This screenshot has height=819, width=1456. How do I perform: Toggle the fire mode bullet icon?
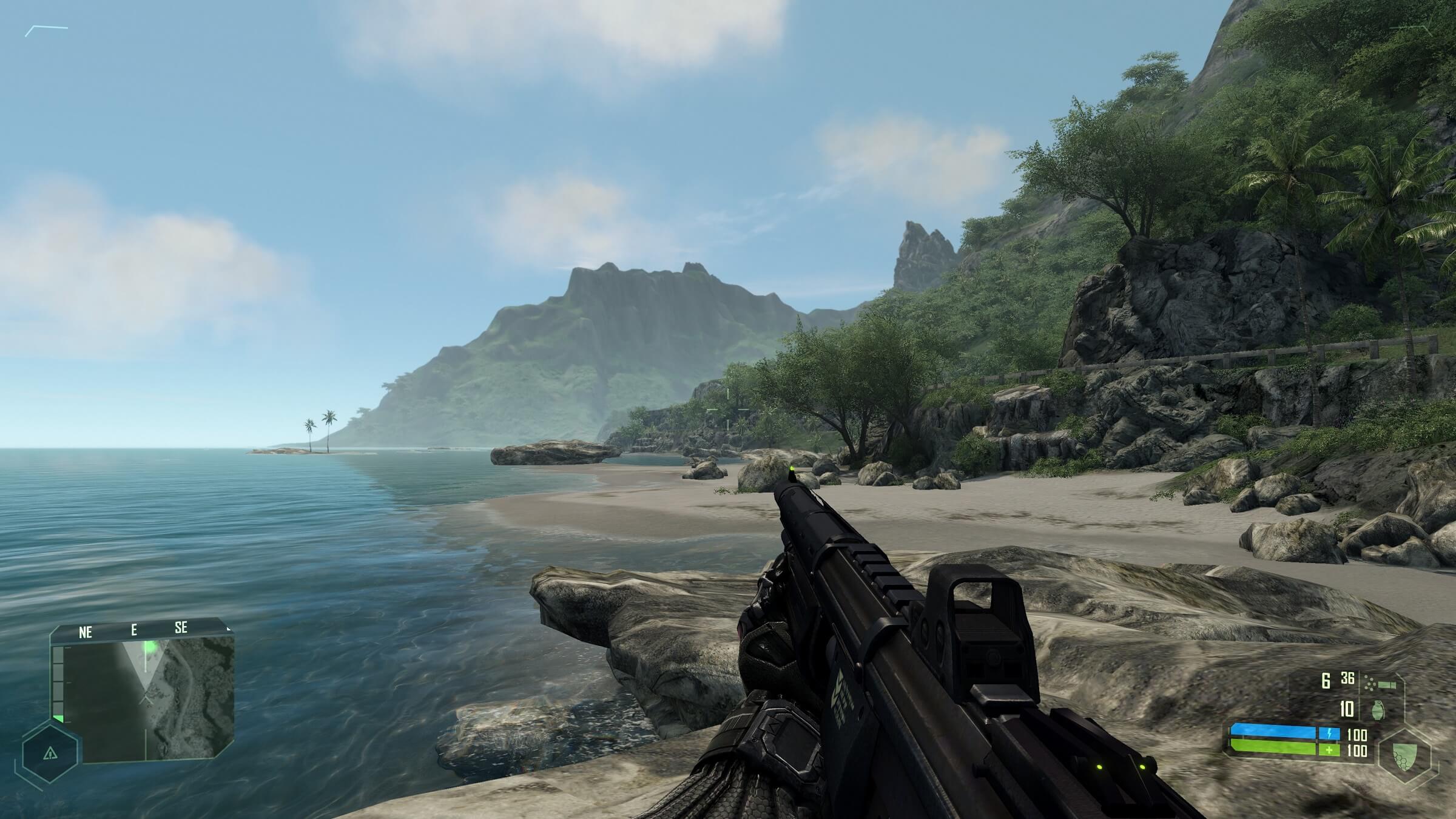coord(1380,684)
